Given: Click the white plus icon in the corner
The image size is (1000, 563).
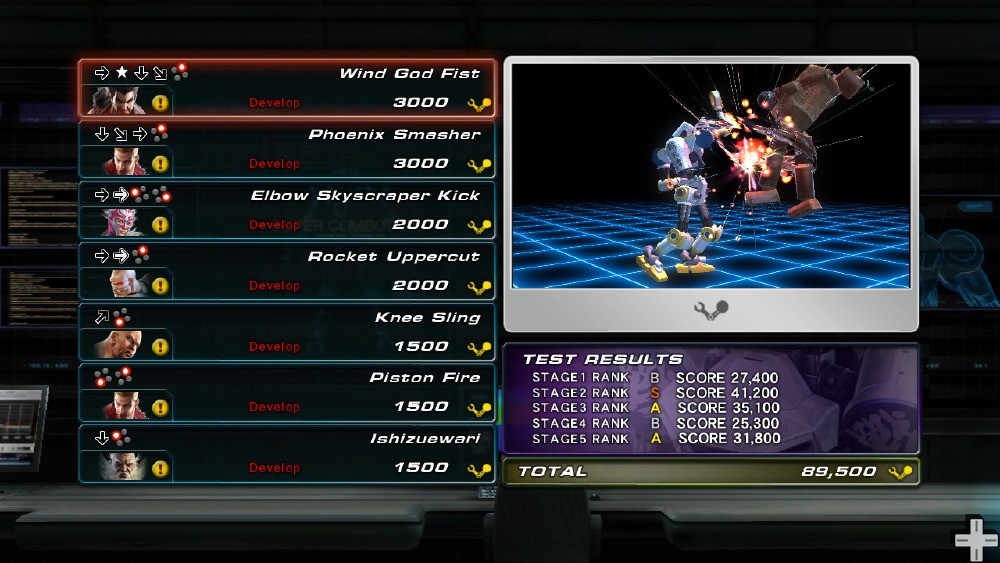Looking at the screenshot, I should tap(975, 540).
